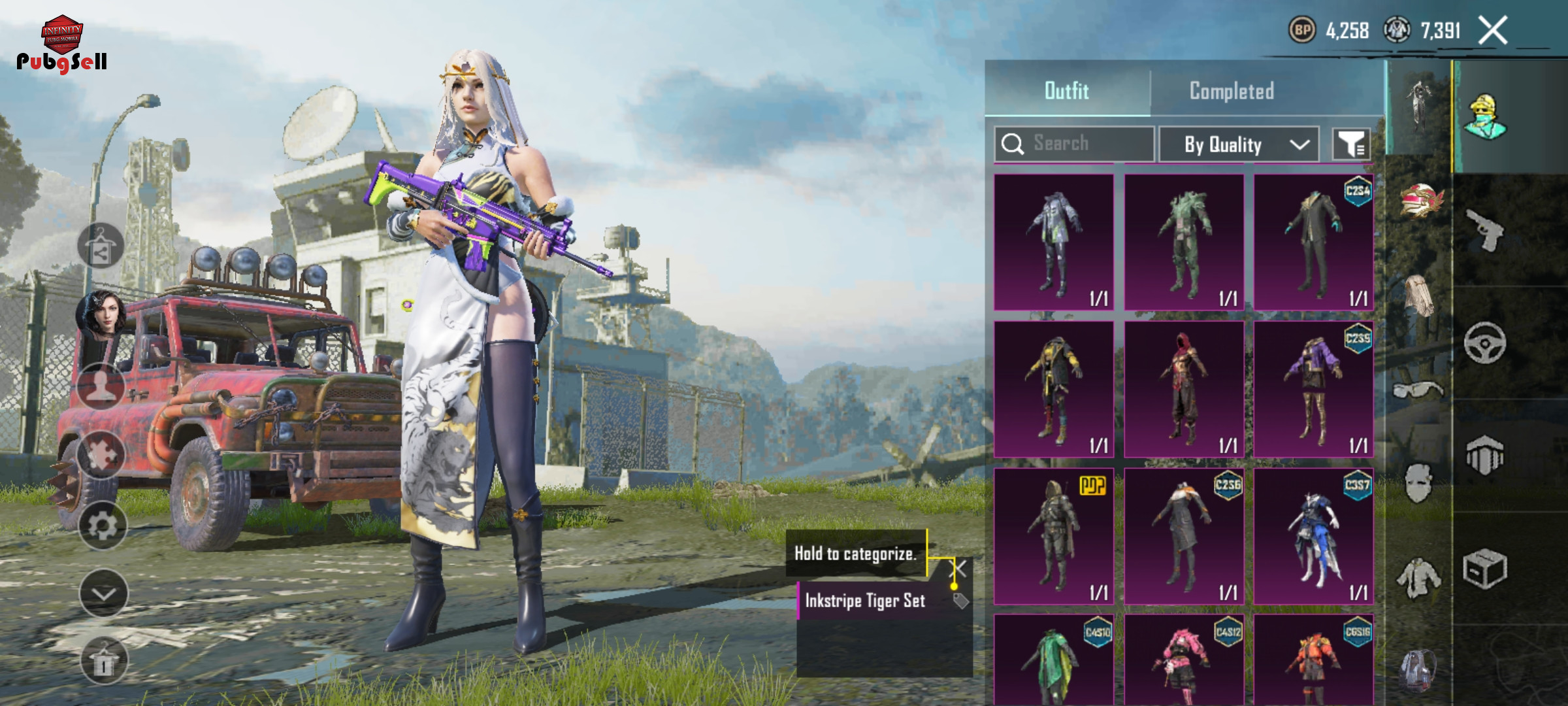Switch to the steering wheel vehicle category
1568x706 pixels.
1485,343
